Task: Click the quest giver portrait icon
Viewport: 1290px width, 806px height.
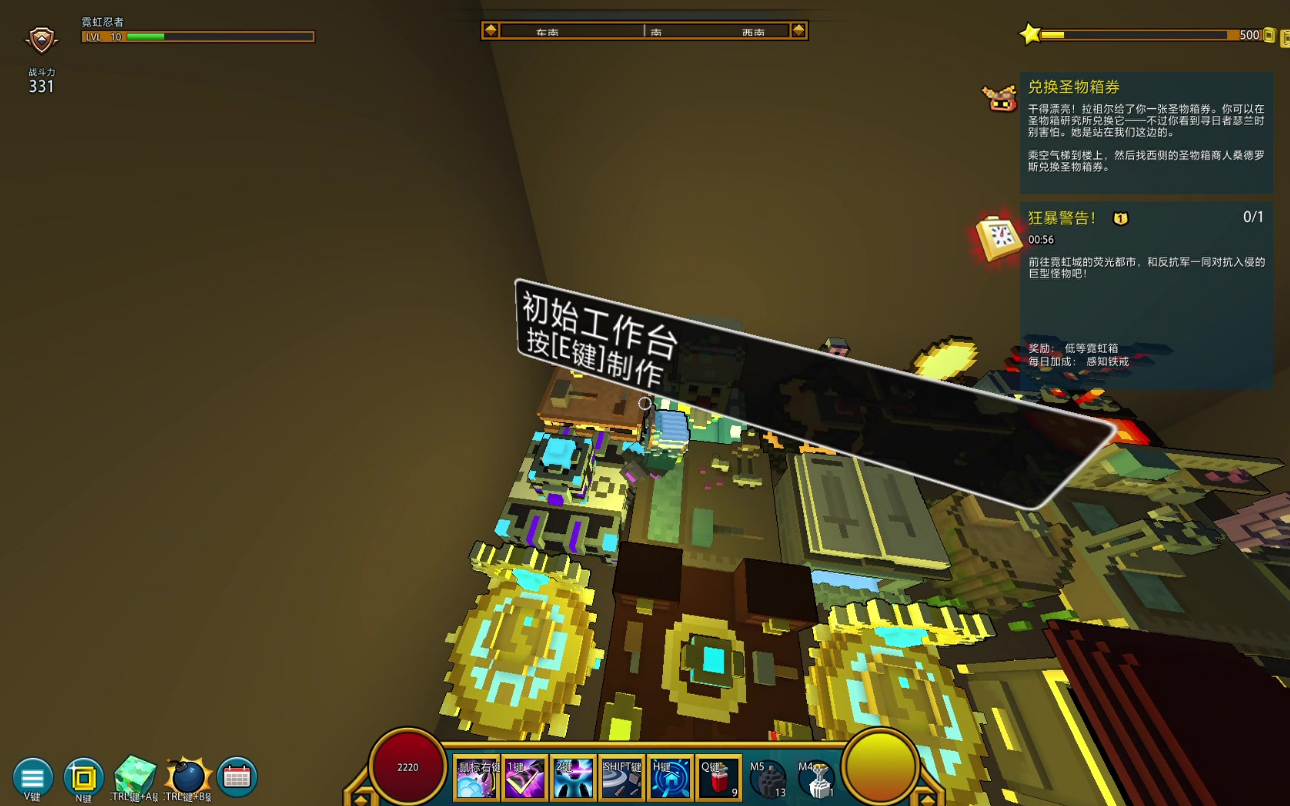Action: coord(1000,97)
